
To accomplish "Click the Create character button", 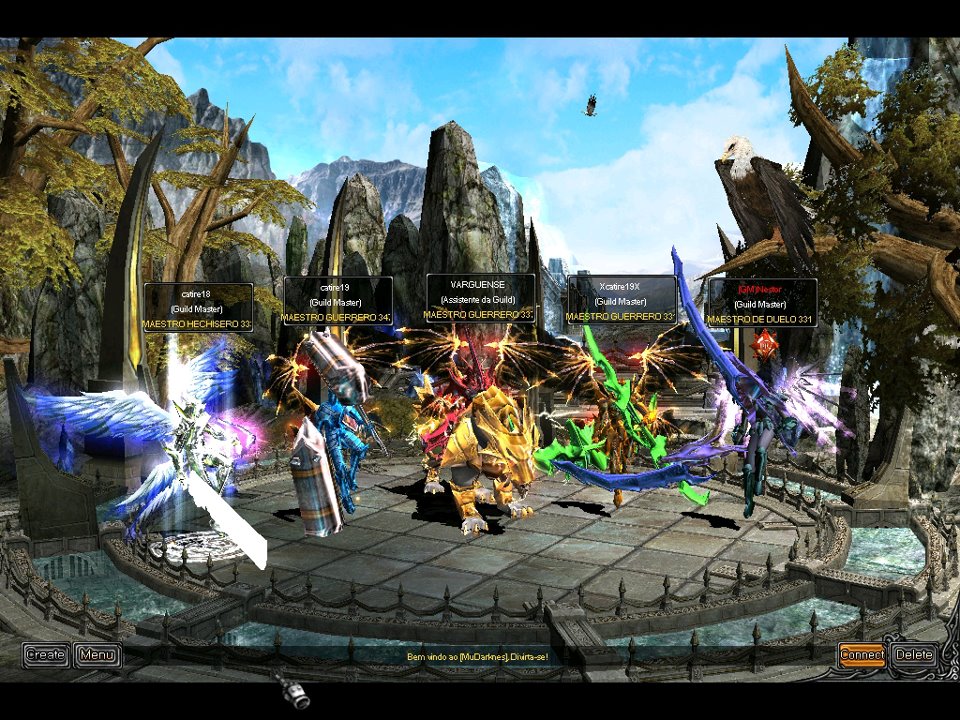I will [x=46, y=655].
